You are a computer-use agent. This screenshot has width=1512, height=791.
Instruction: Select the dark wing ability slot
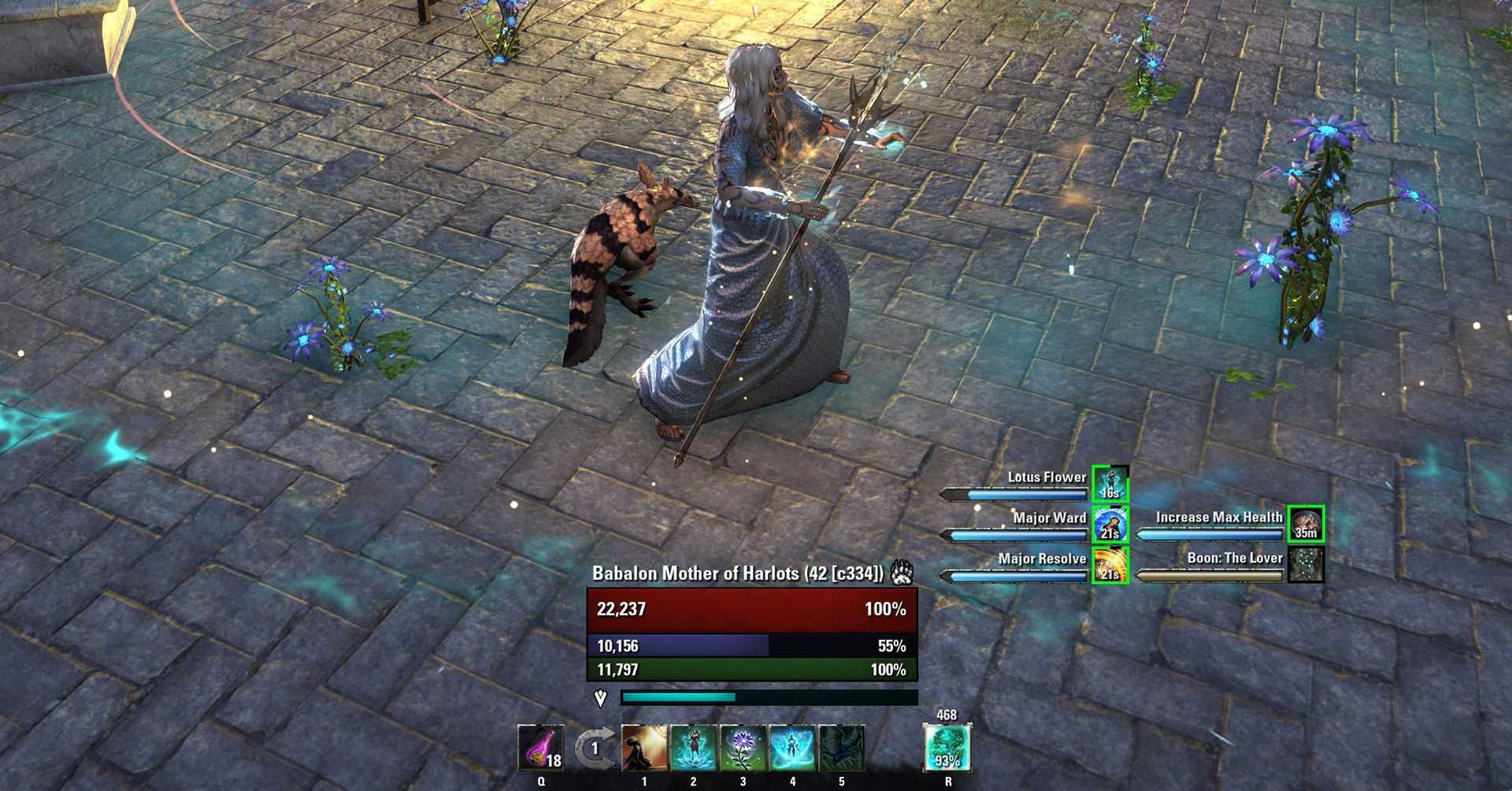(x=841, y=748)
